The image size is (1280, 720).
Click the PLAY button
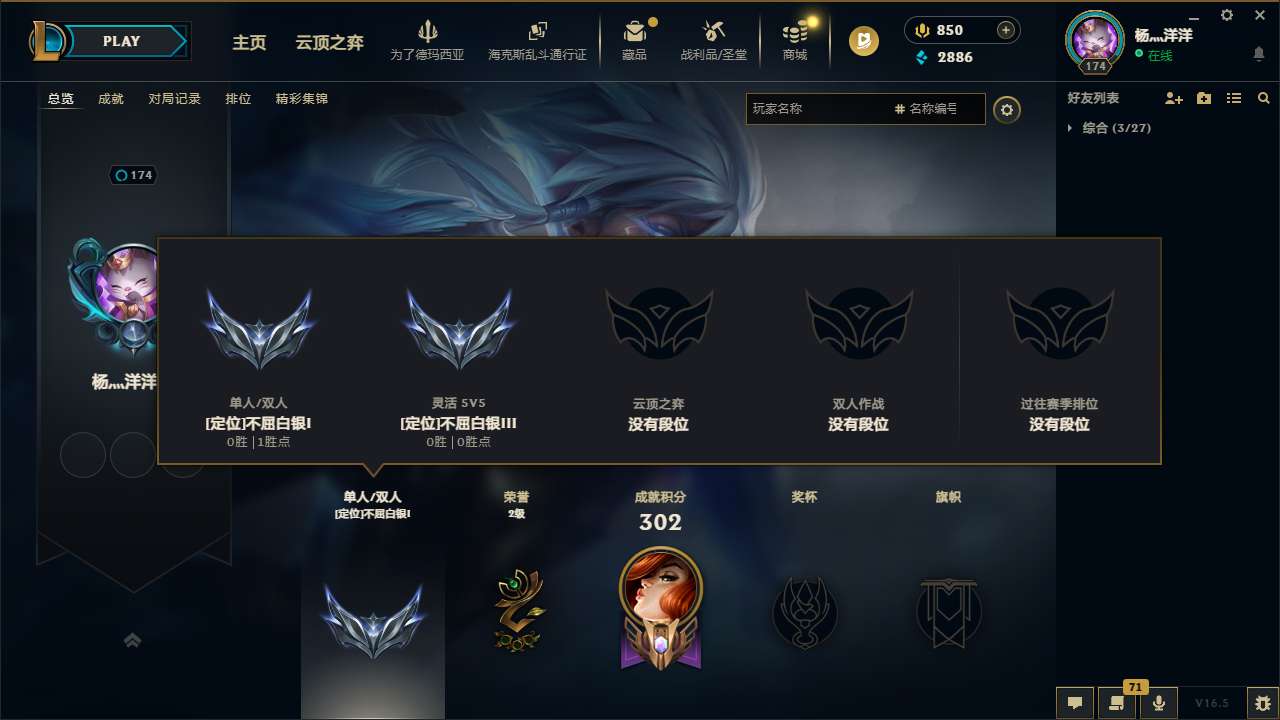[x=121, y=41]
